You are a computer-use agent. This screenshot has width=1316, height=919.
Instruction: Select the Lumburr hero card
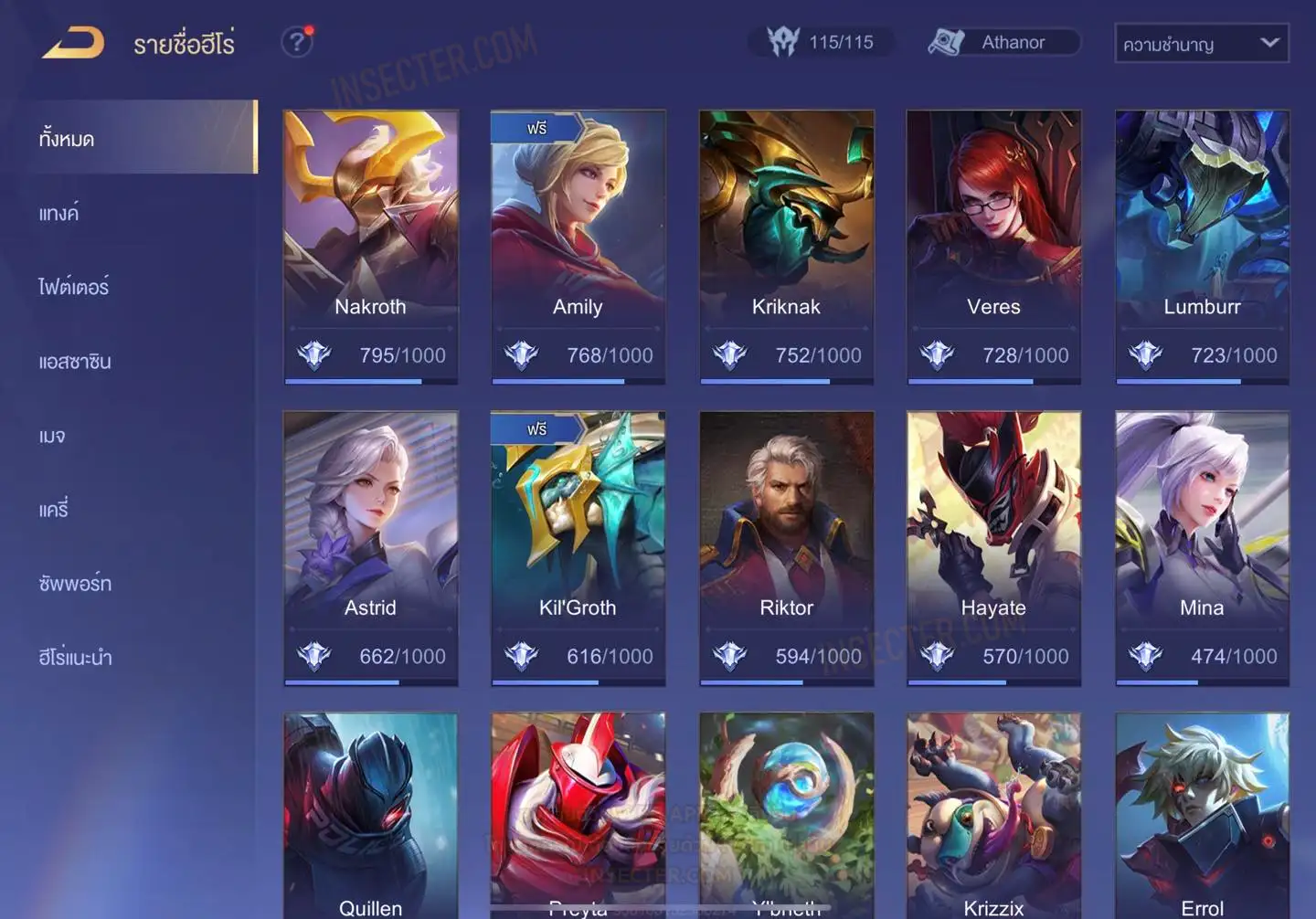[1202, 247]
